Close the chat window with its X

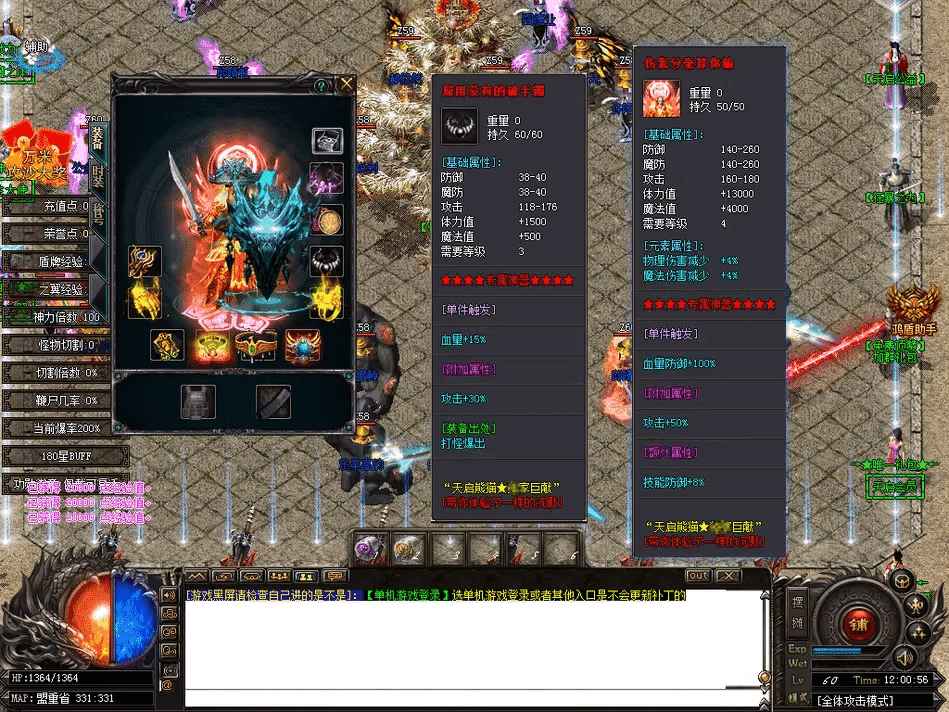[728, 576]
